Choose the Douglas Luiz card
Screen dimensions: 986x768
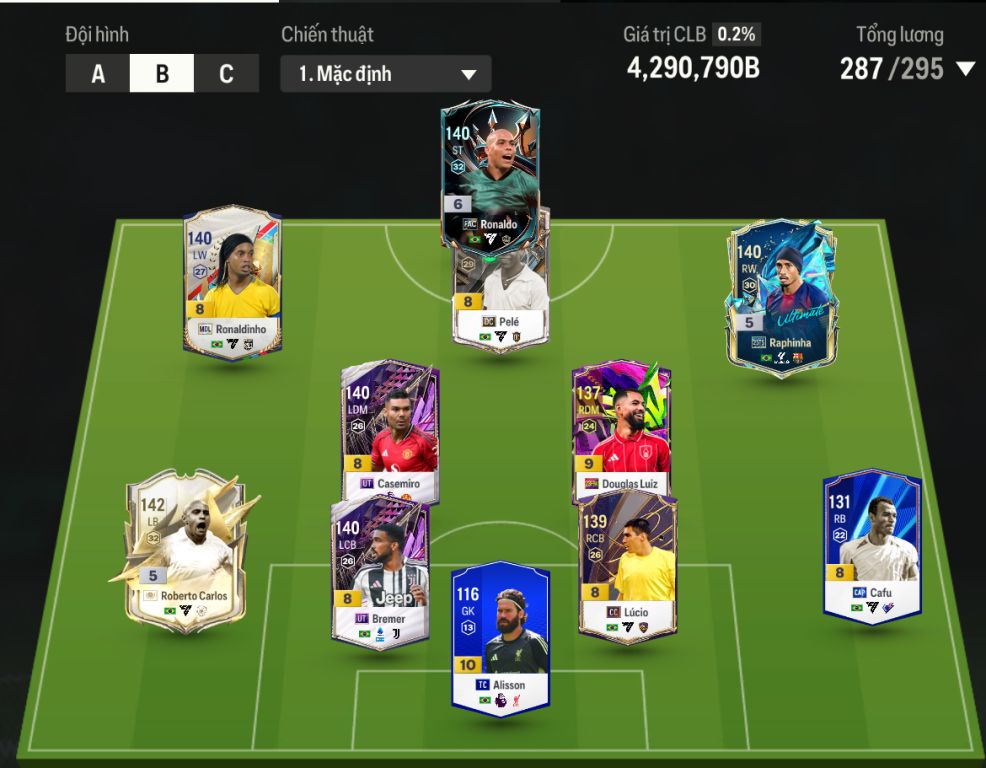tap(621, 432)
